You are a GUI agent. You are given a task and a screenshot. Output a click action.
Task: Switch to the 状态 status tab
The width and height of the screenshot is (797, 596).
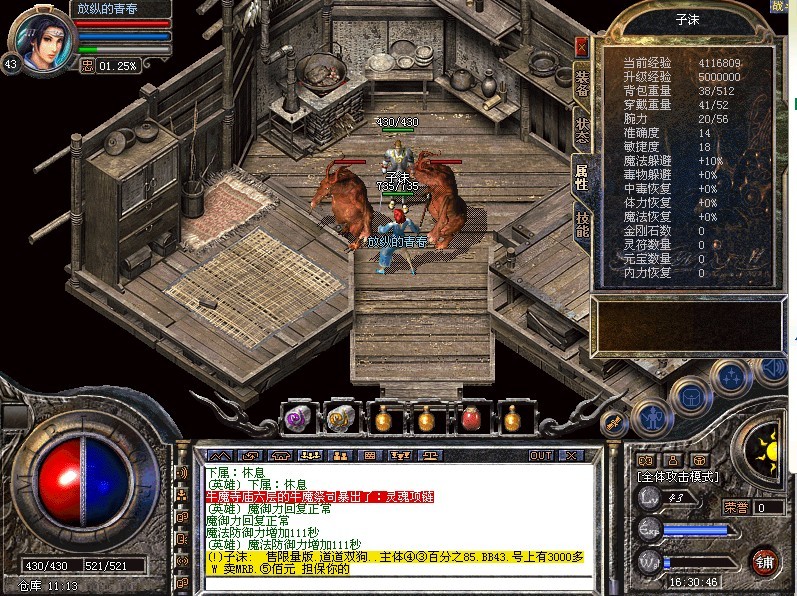[582, 130]
